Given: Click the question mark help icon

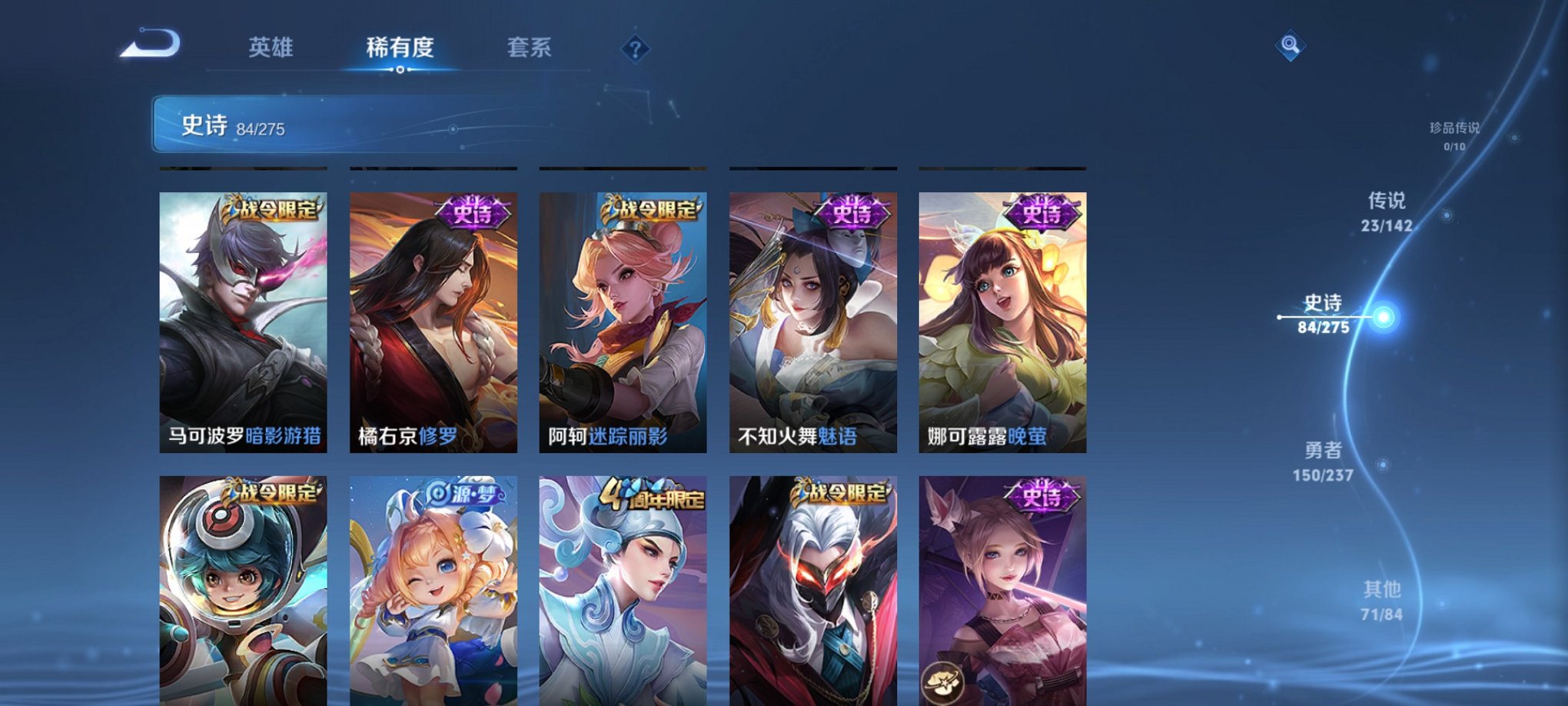Looking at the screenshot, I should 635,48.
